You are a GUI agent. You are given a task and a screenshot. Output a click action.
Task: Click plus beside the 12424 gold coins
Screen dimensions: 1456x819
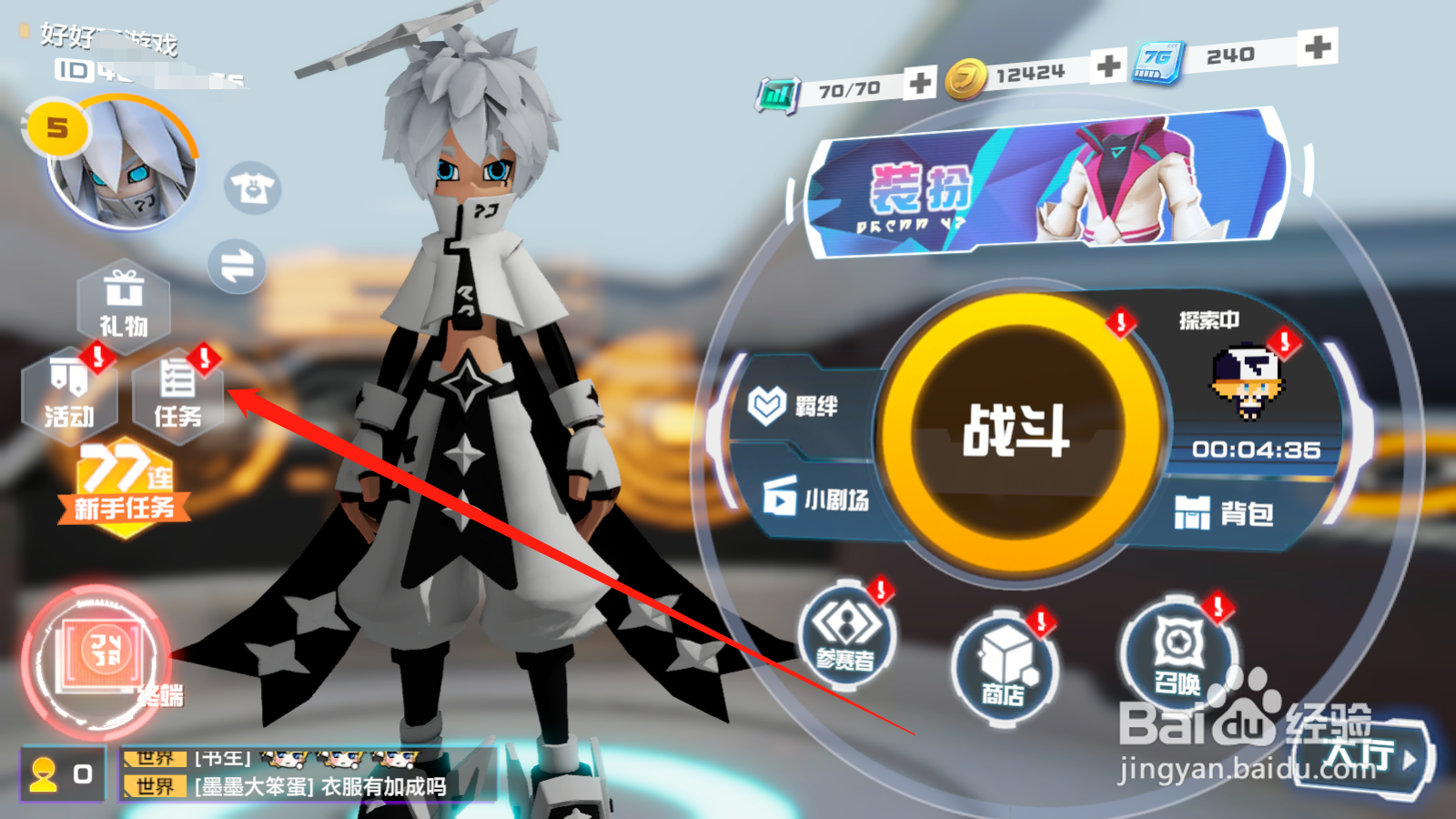(1107, 67)
